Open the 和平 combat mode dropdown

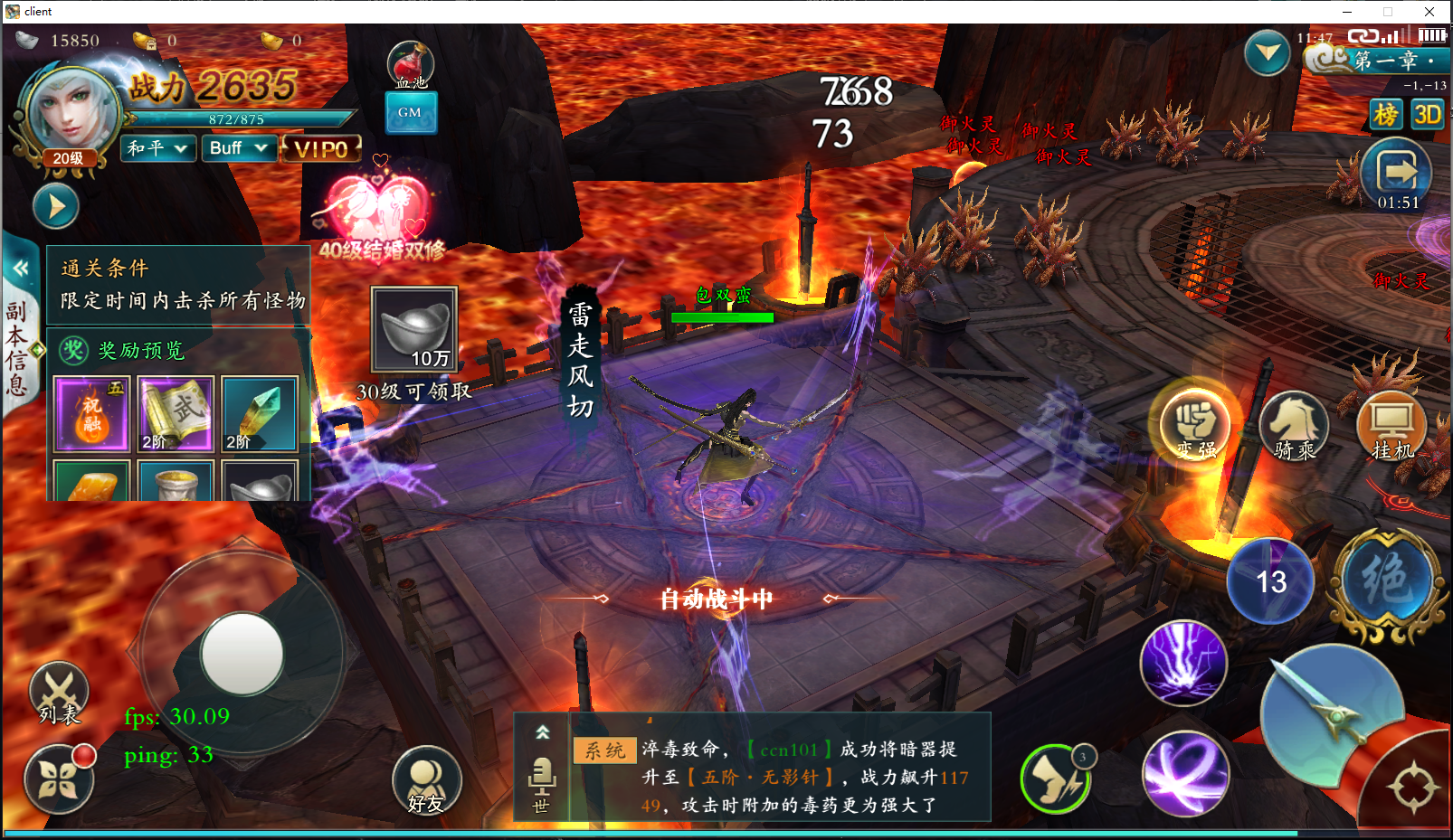click(x=158, y=148)
